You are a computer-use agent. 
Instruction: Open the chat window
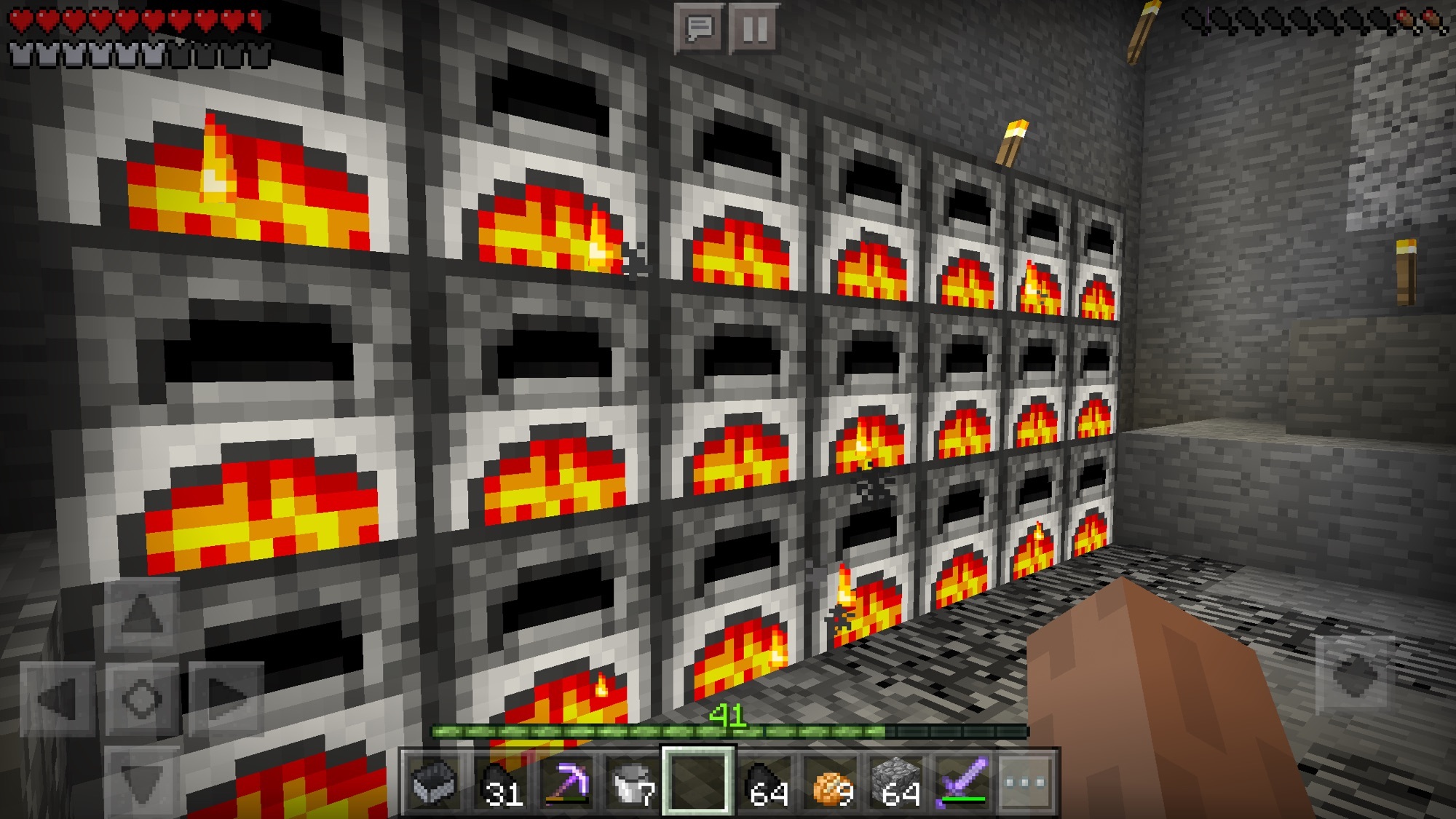click(699, 29)
